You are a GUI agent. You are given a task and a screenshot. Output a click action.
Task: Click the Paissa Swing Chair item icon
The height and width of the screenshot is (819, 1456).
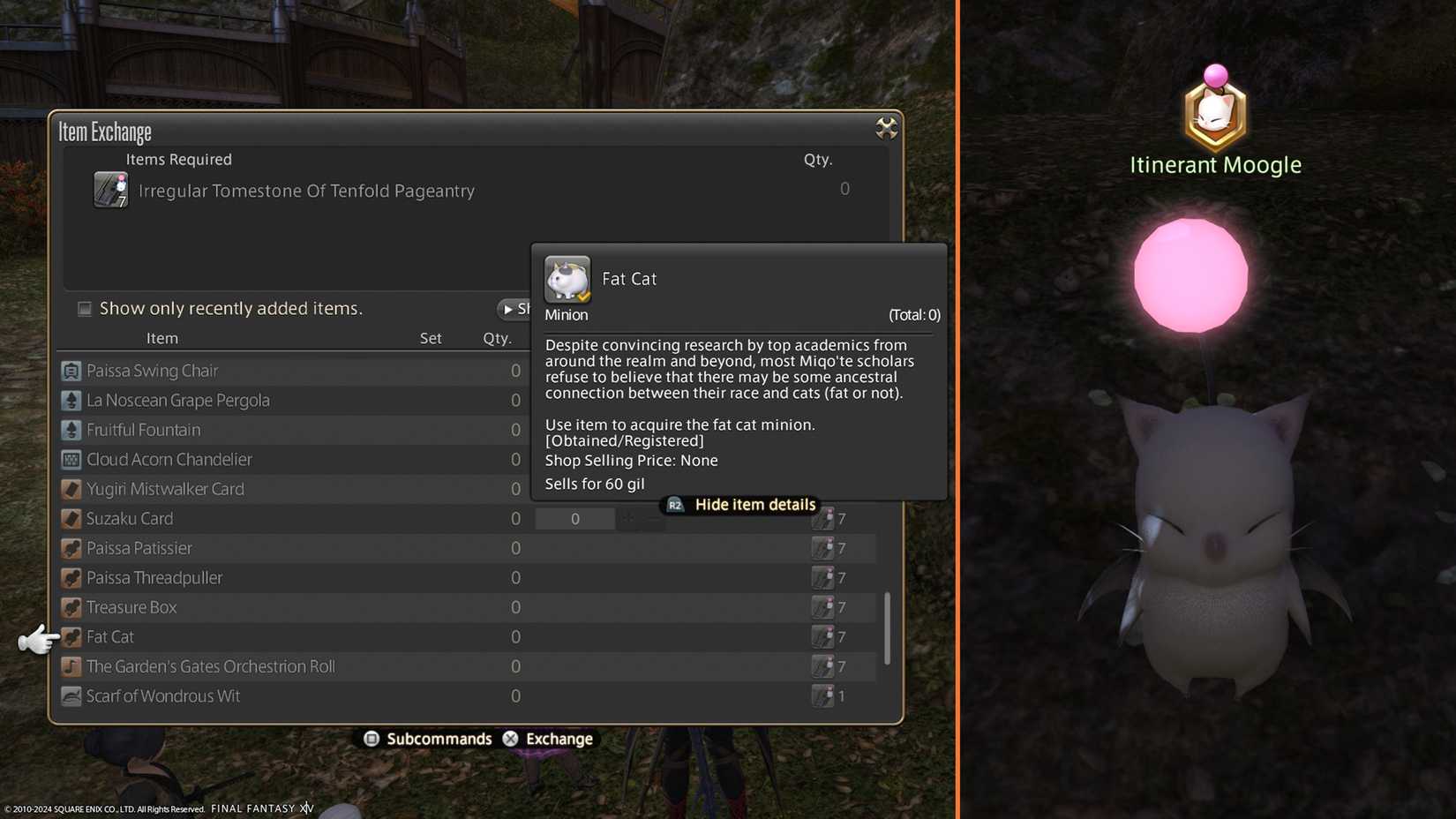(x=71, y=370)
